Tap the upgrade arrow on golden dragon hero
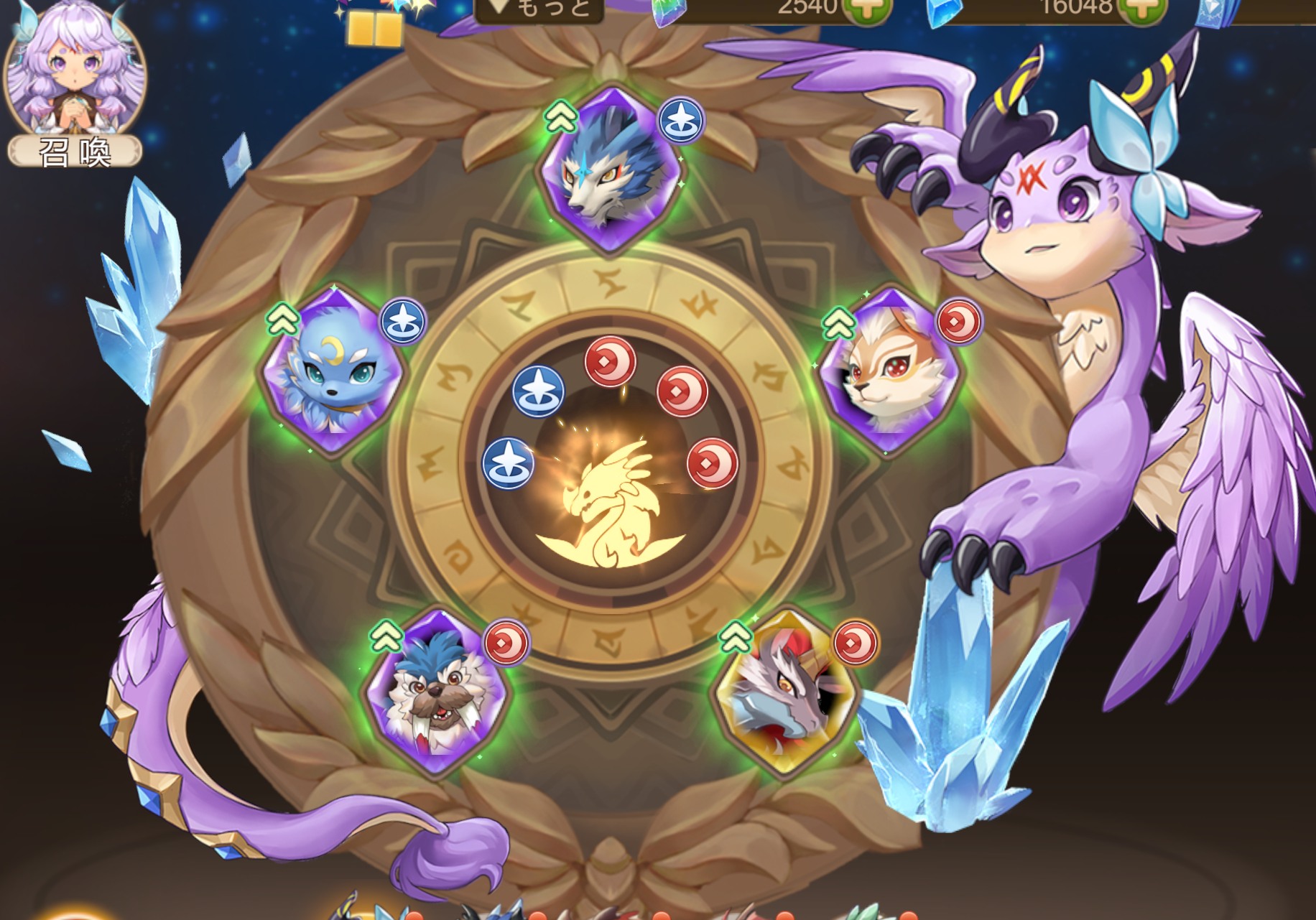This screenshot has height=920, width=1316. pos(735,637)
